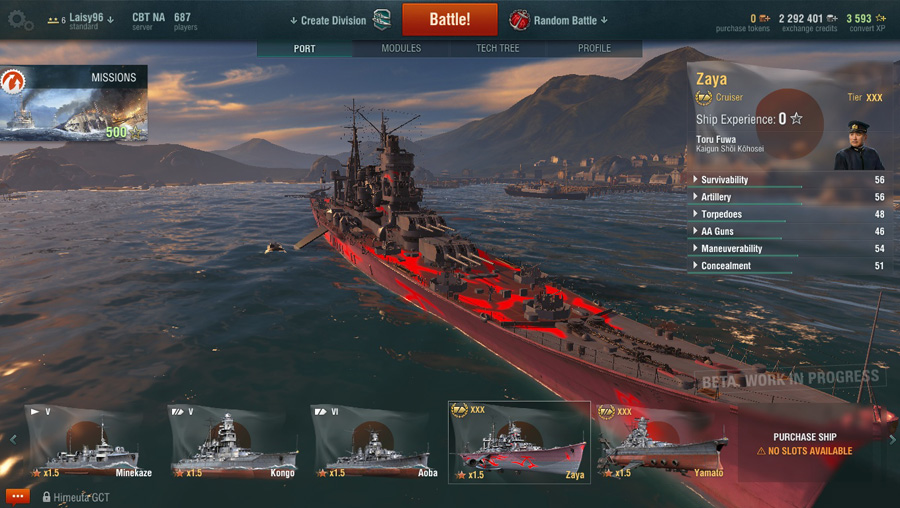This screenshot has height=508, width=900.
Task: Expand the Concealment stats
Action: coord(726,266)
